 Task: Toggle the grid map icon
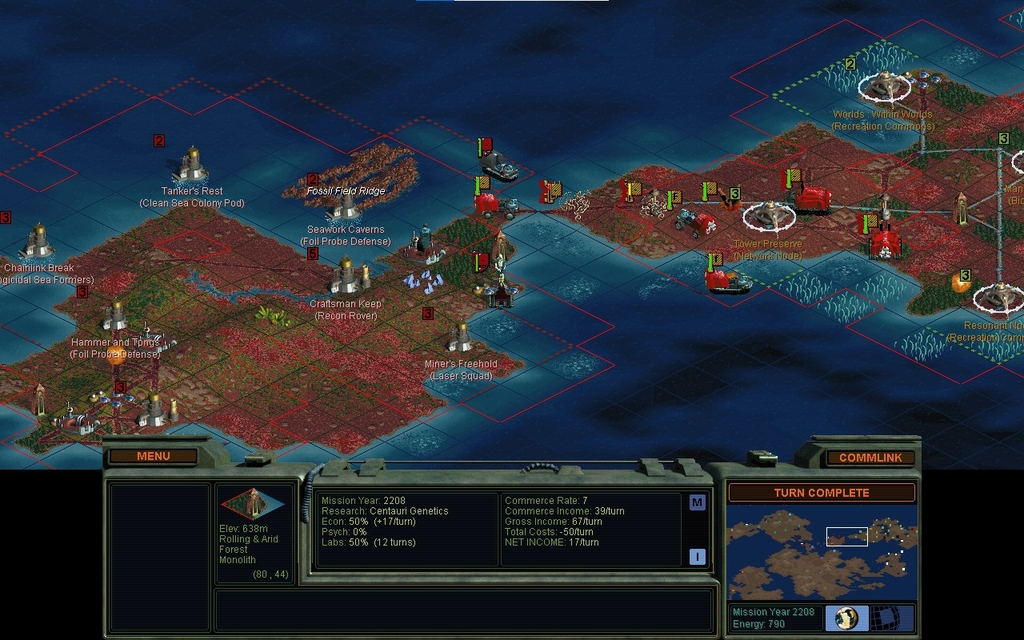point(886,618)
